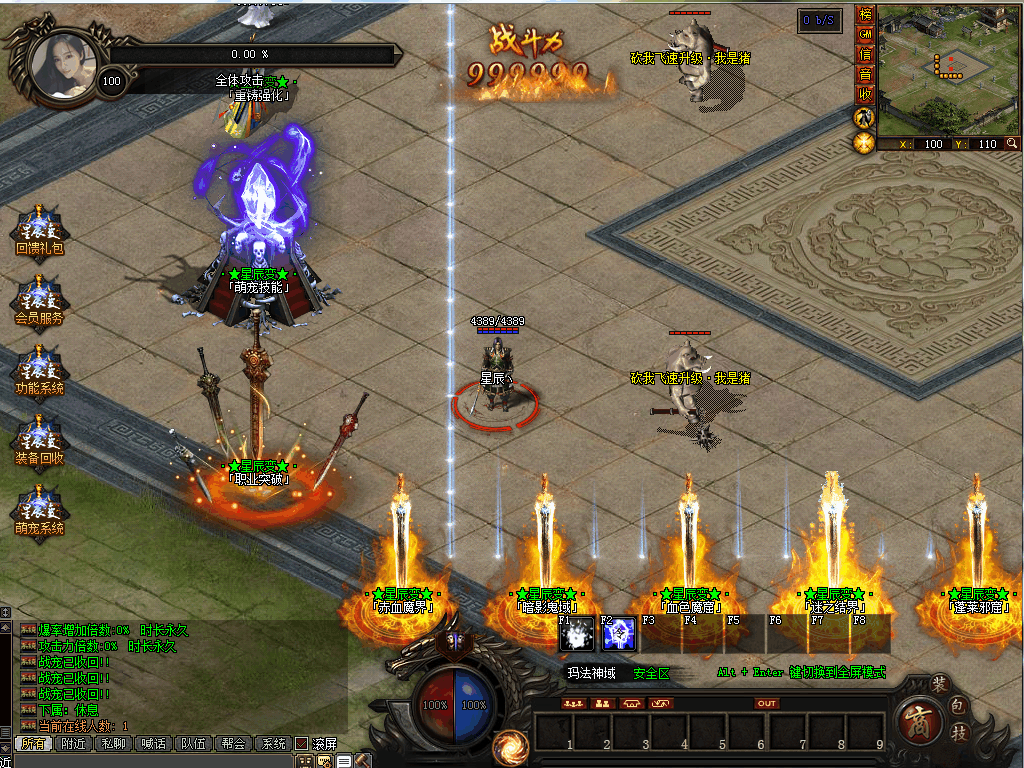Open the GM button beside the minimap
The width and height of the screenshot is (1024, 768).
tap(865, 35)
